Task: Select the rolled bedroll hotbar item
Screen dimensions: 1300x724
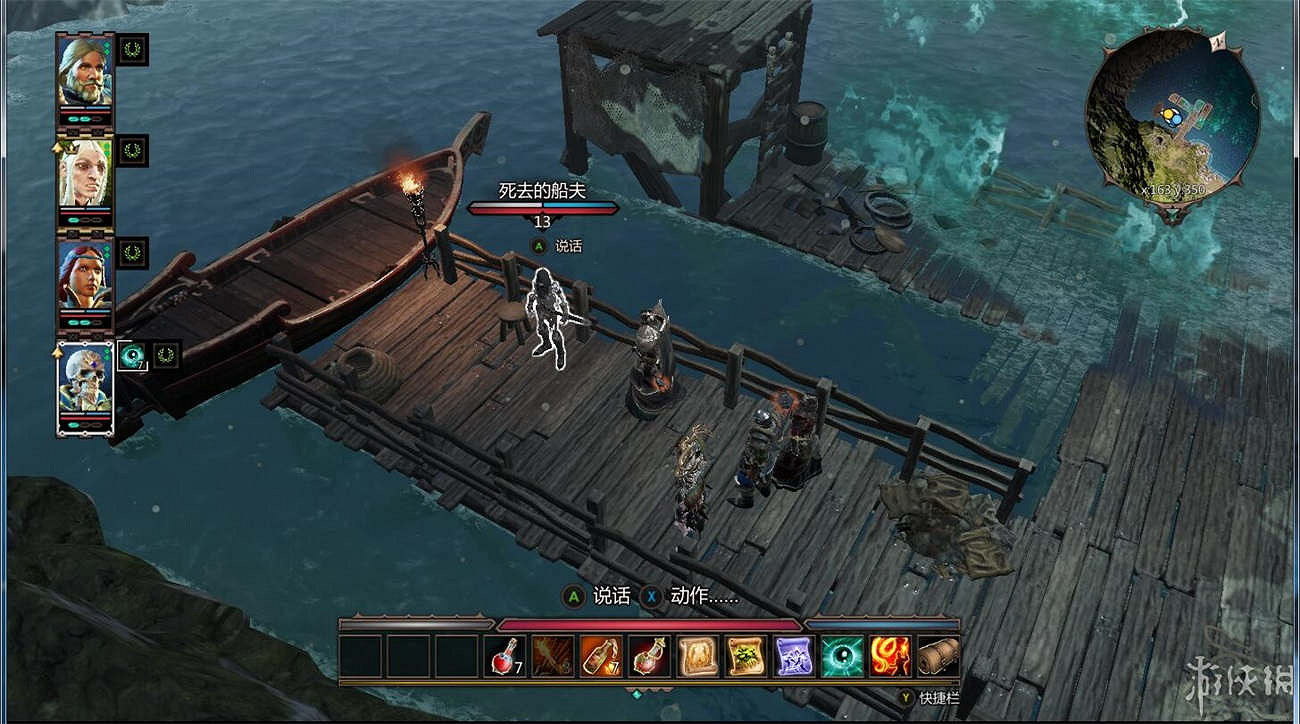Action: 937,657
